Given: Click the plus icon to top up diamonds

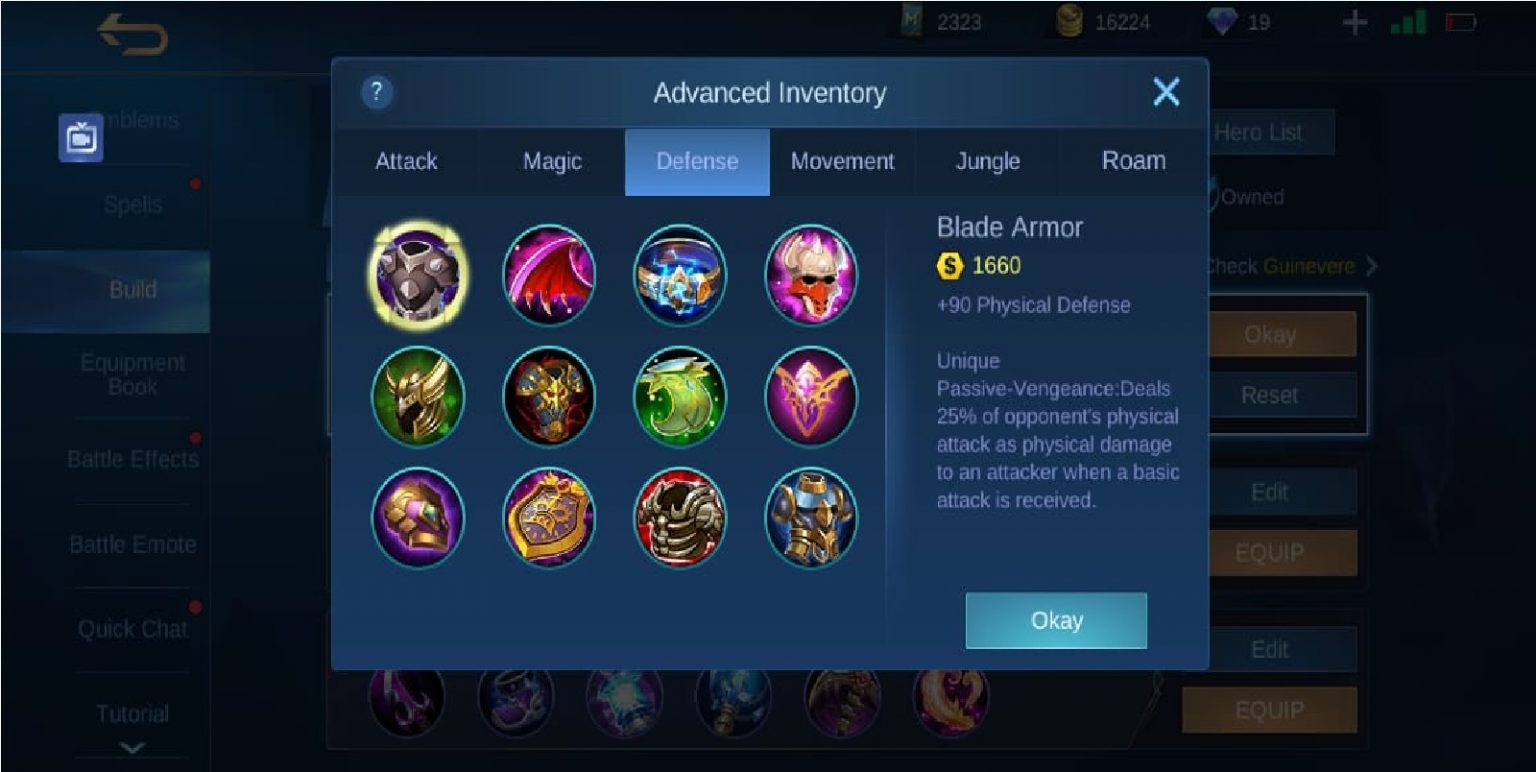Looking at the screenshot, I should click(x=1355, y=21).
